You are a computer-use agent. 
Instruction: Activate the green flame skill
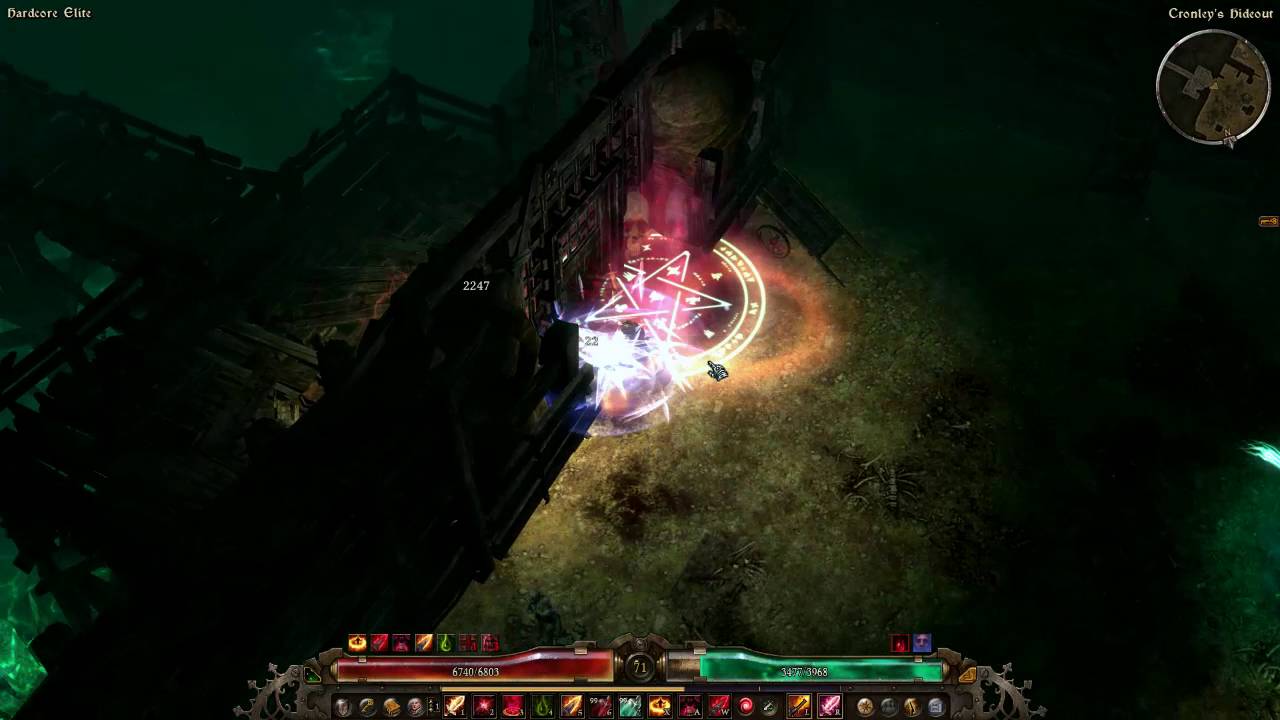(x=542, y=707)
